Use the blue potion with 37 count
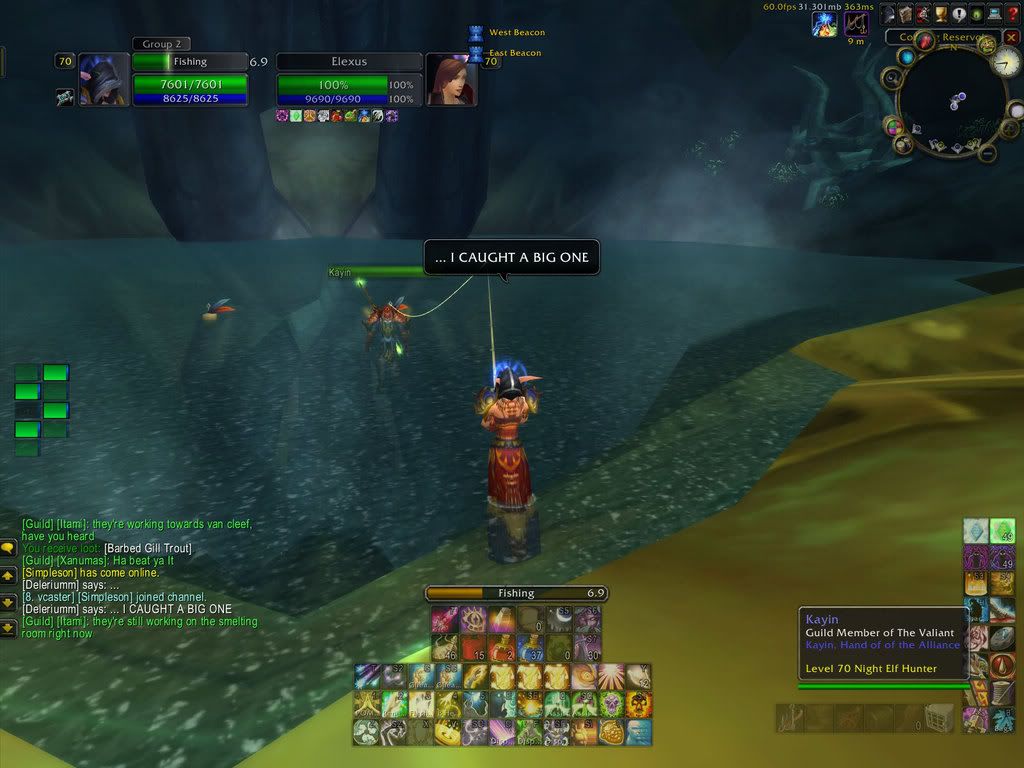The height and width of the screenshot is (768, 1024). click(x=532, y=648)
